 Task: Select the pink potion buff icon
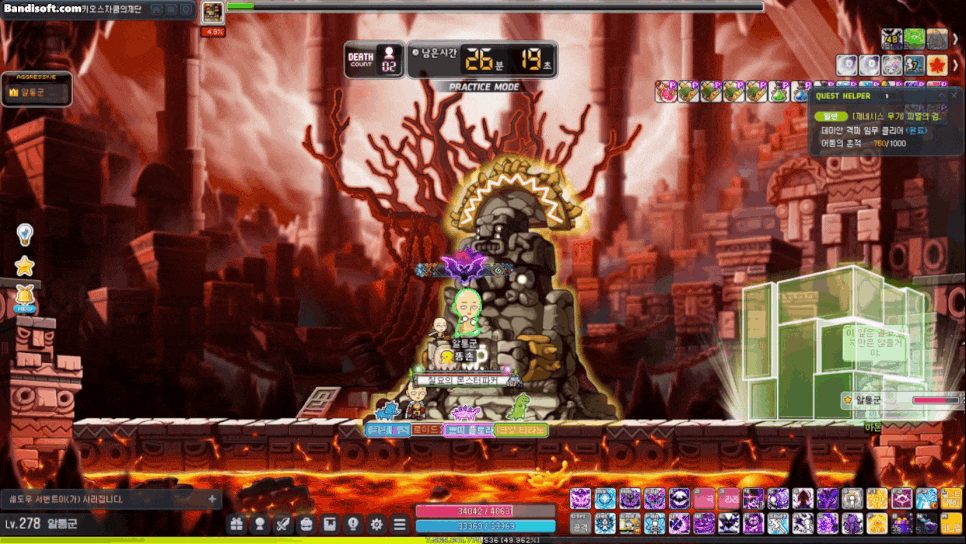tap(665, 92)
